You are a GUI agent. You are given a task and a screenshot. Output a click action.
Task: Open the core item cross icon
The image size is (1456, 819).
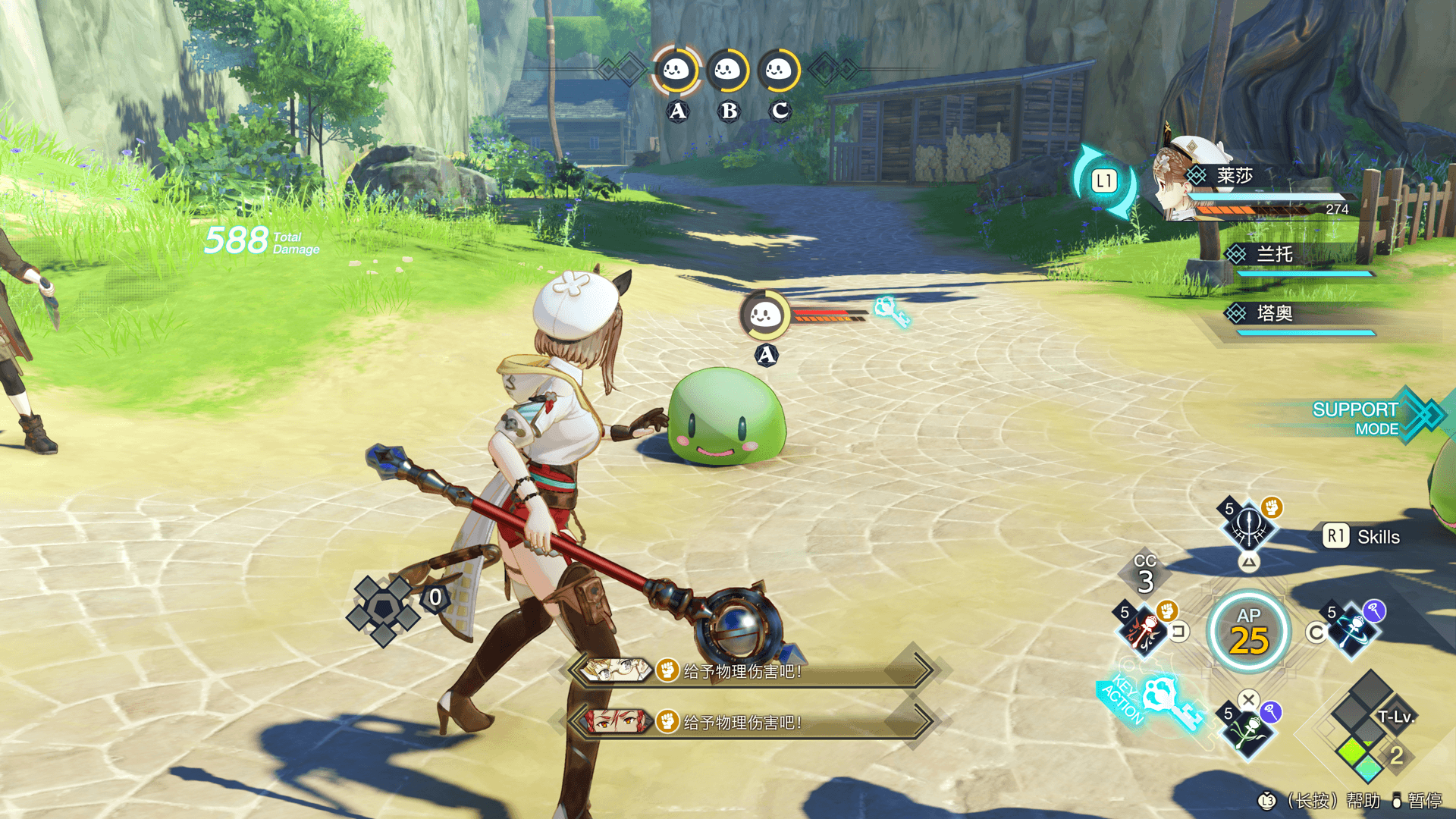pyautogui.click(x=383, y=609)
